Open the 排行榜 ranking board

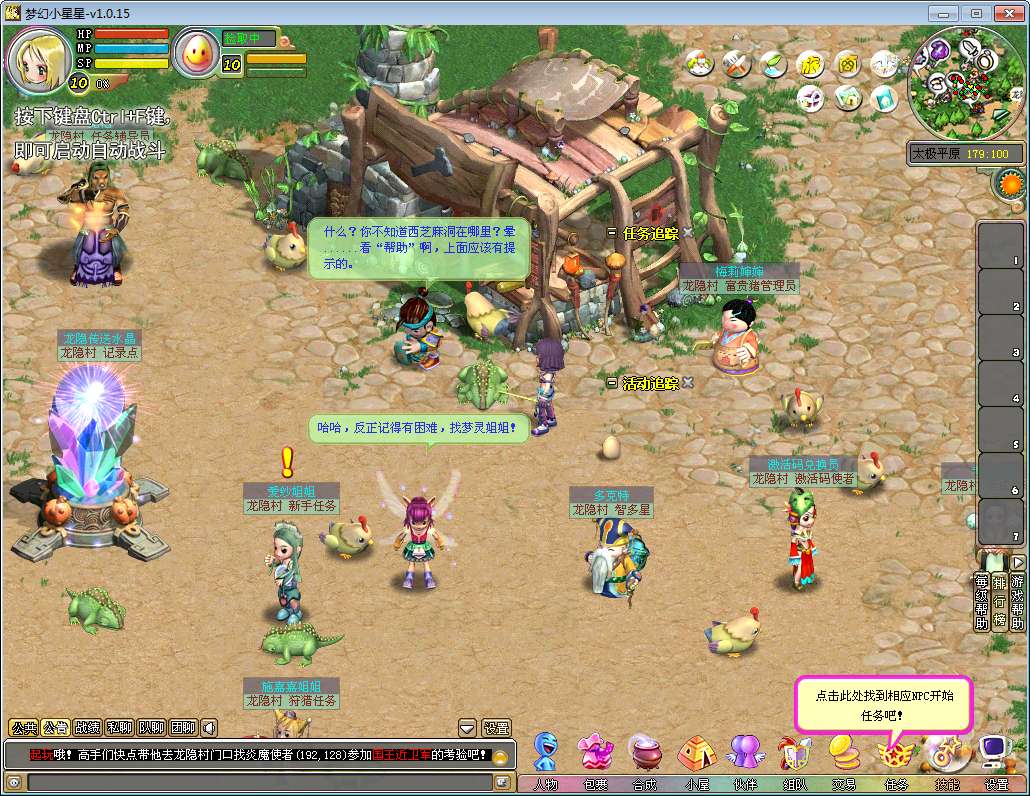[999, 602]
